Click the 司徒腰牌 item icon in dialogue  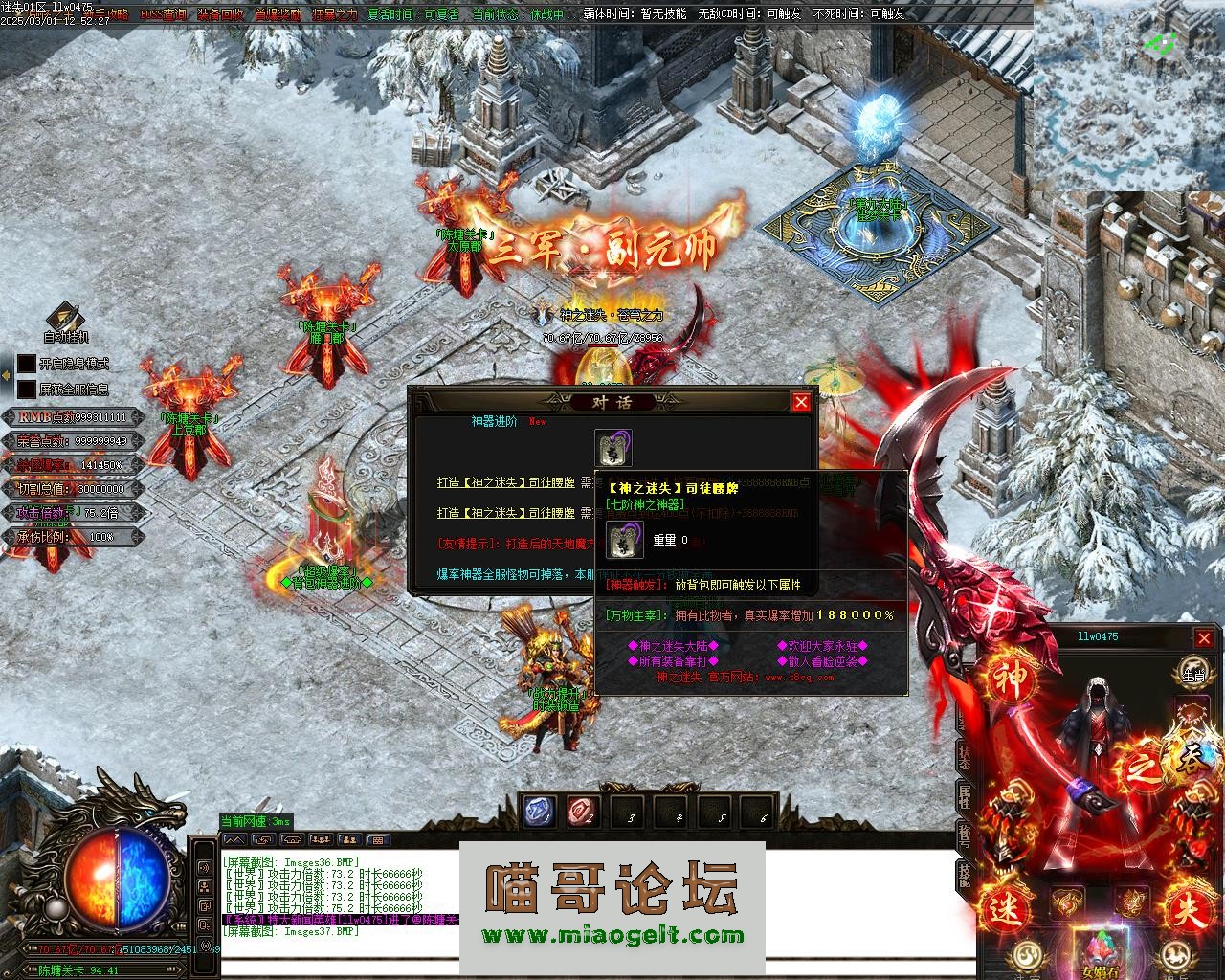612,448
